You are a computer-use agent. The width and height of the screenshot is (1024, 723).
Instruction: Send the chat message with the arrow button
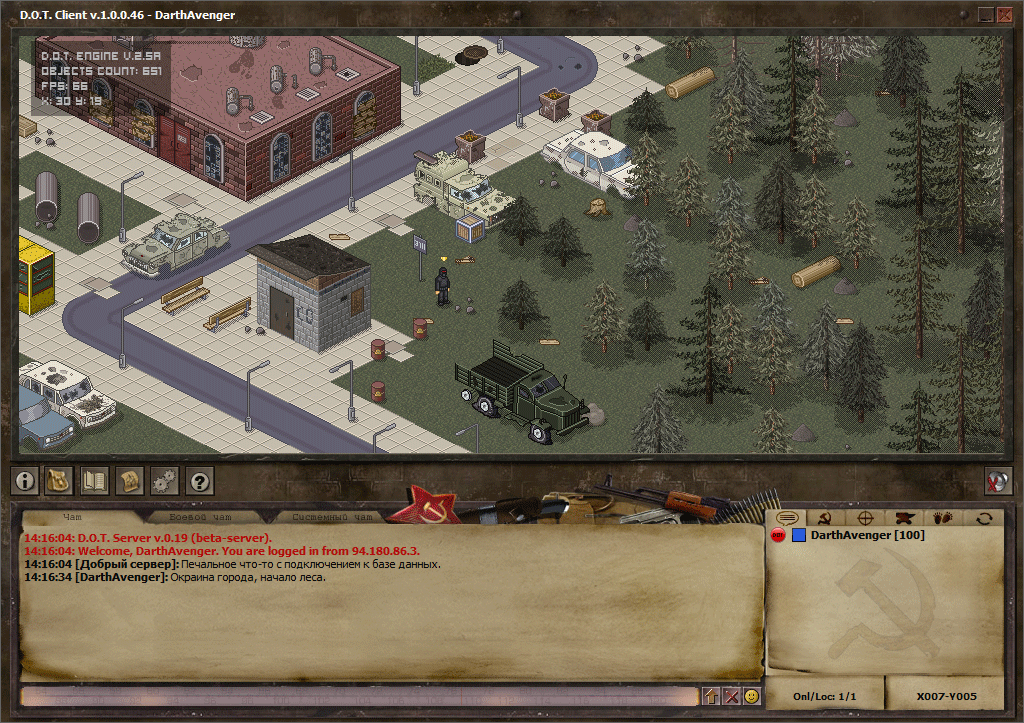coord(711,696)
